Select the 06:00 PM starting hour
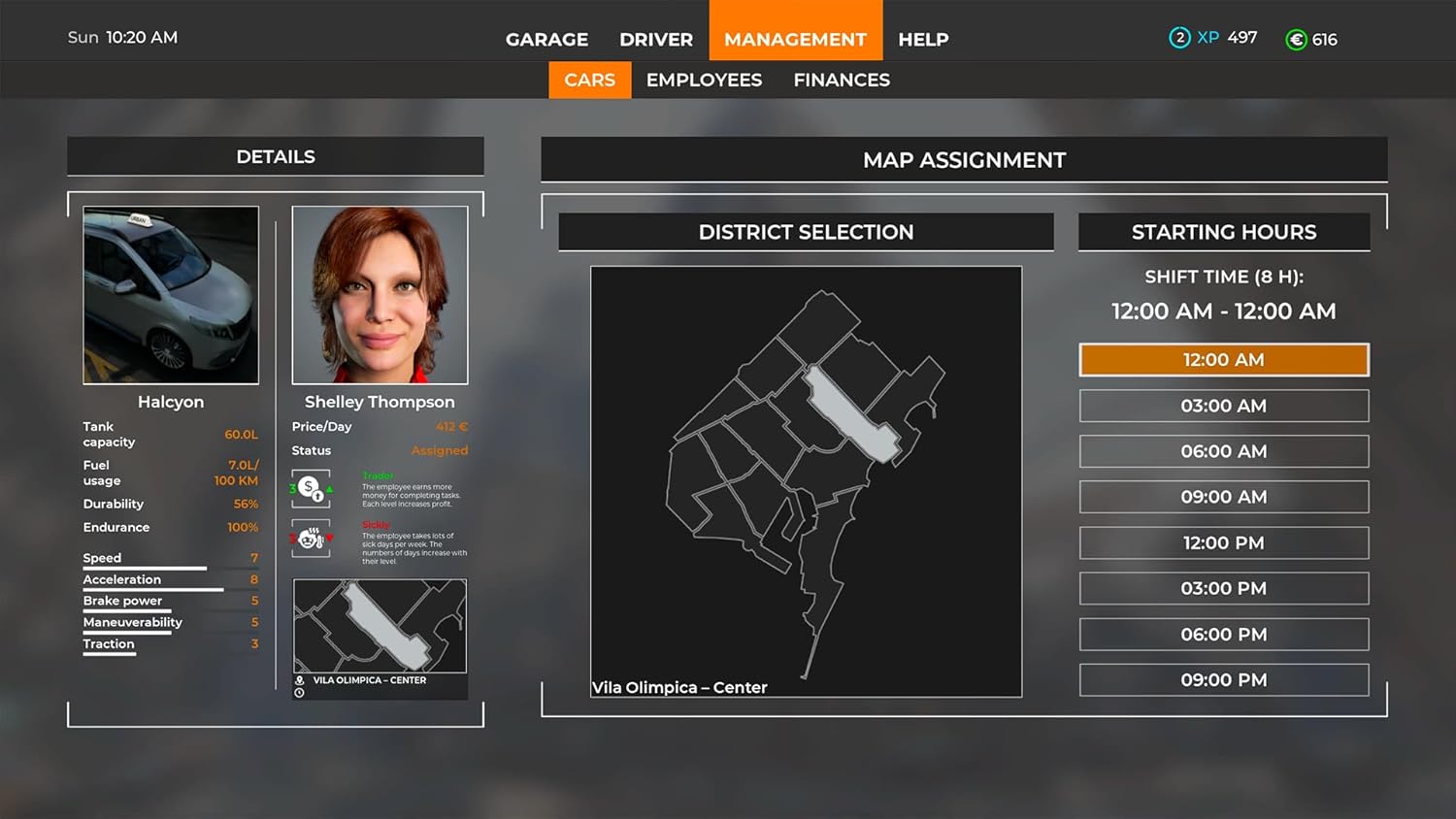Screen dimensions: 1456x819 click(1223, 635)
